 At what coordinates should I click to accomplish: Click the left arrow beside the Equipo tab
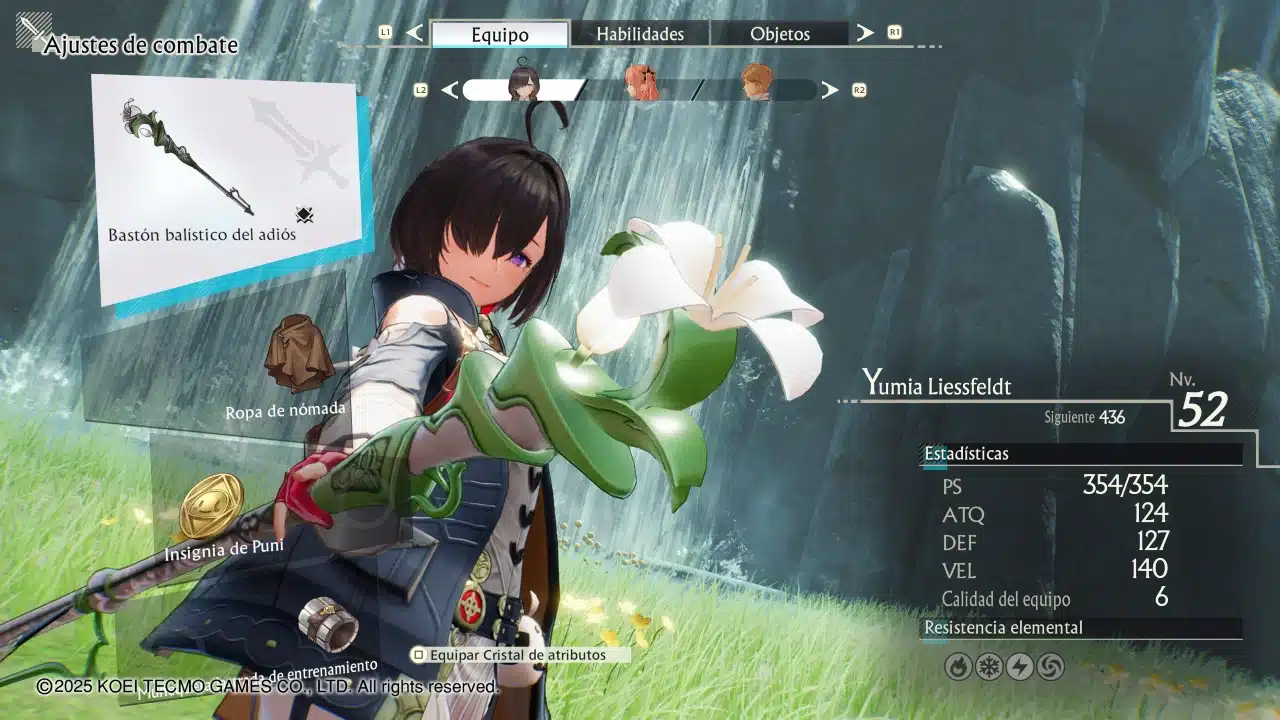(x=415, y=33)
